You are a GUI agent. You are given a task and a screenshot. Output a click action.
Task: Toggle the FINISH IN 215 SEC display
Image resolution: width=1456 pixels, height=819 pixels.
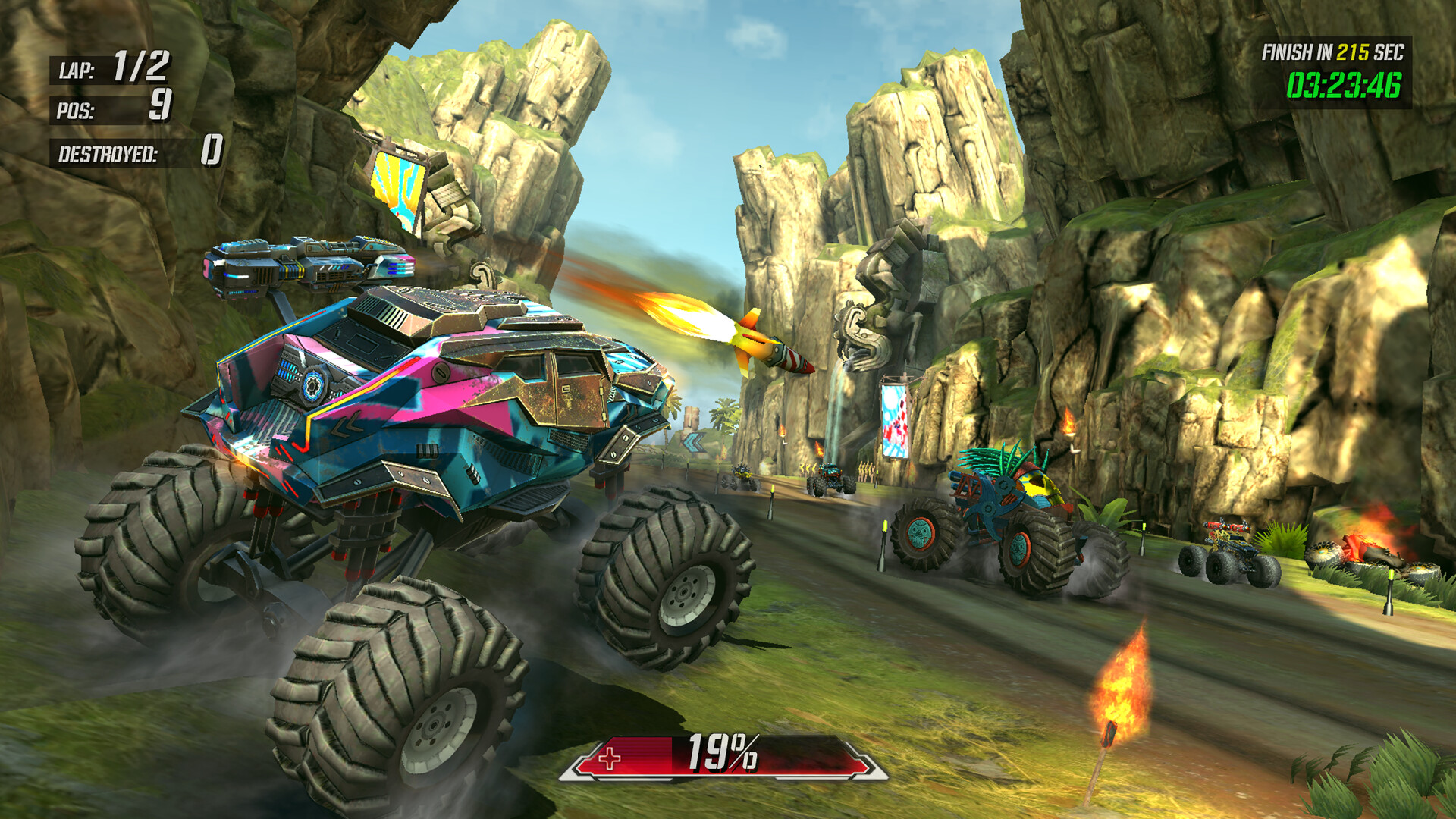pos(1339,53)
